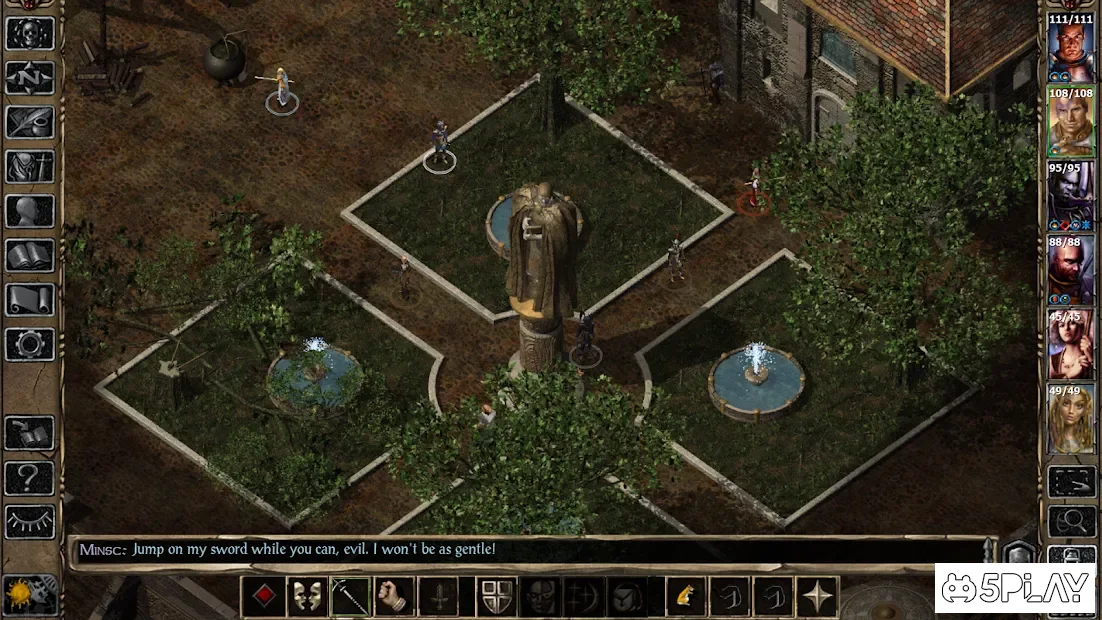Open the mage spellbook button

30,255
